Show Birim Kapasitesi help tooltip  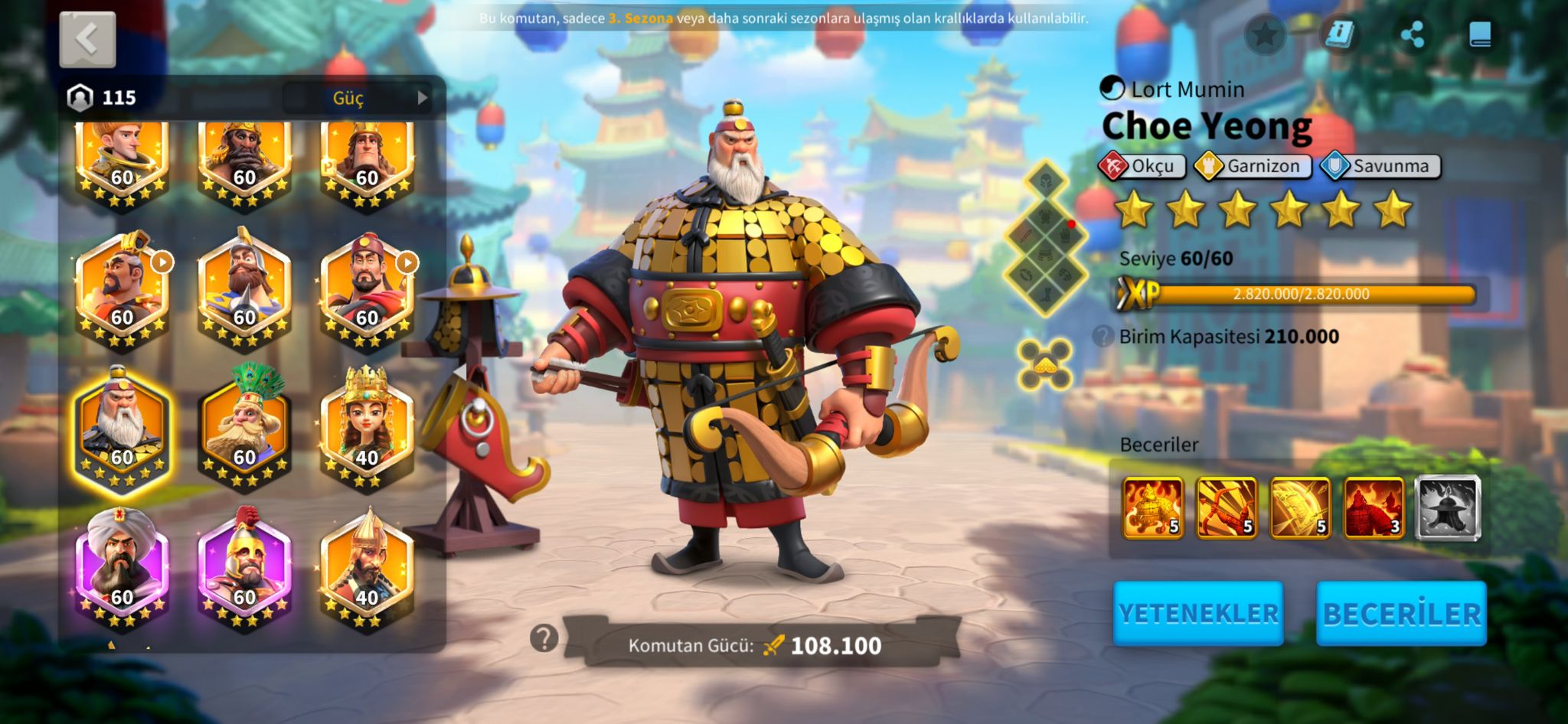1102,336
